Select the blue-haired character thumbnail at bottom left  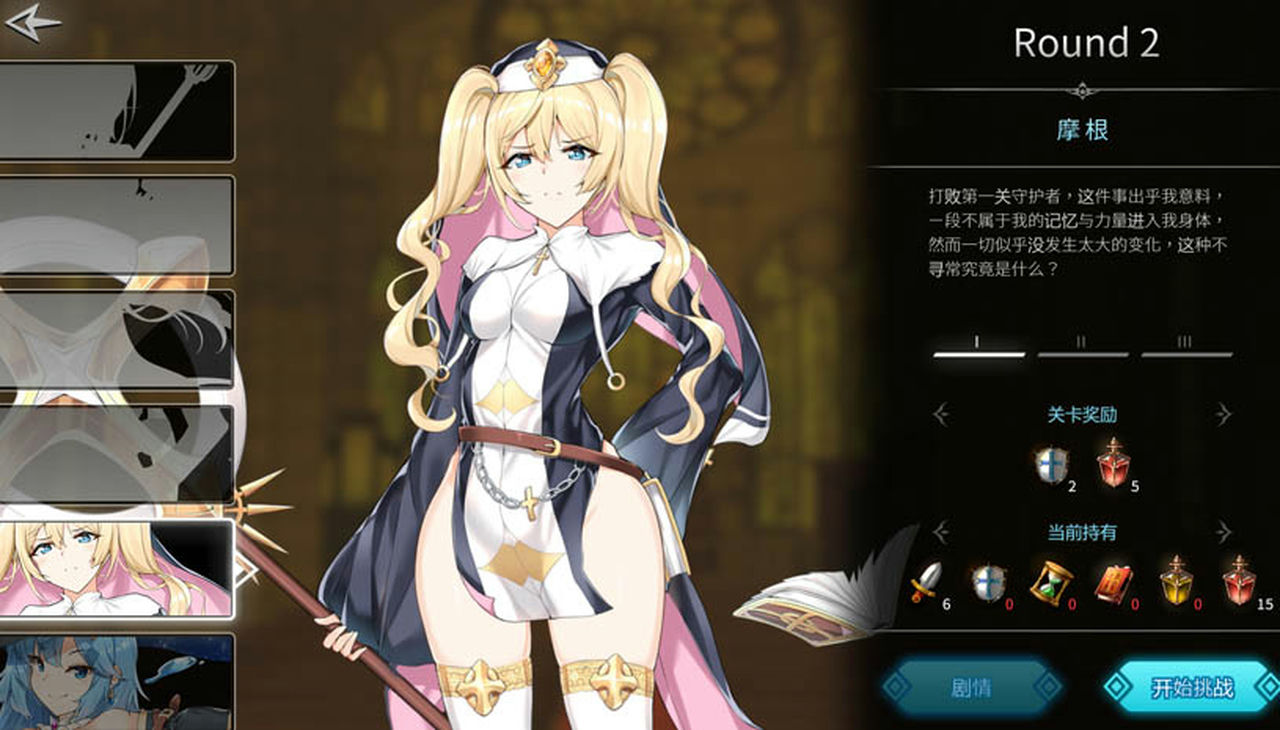point(115,680)
